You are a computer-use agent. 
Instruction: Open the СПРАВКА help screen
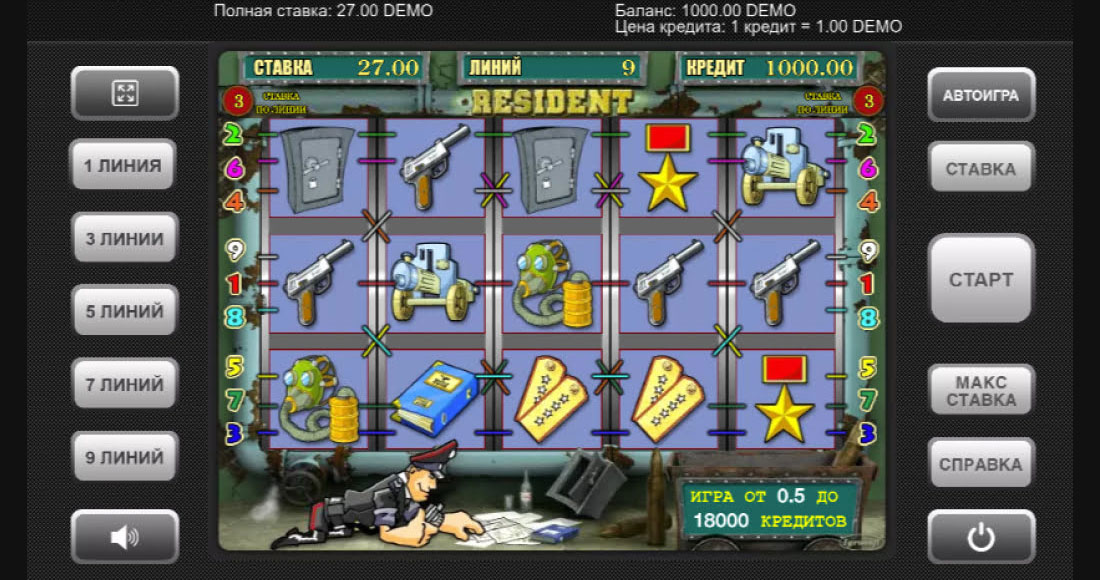[980, 464]
